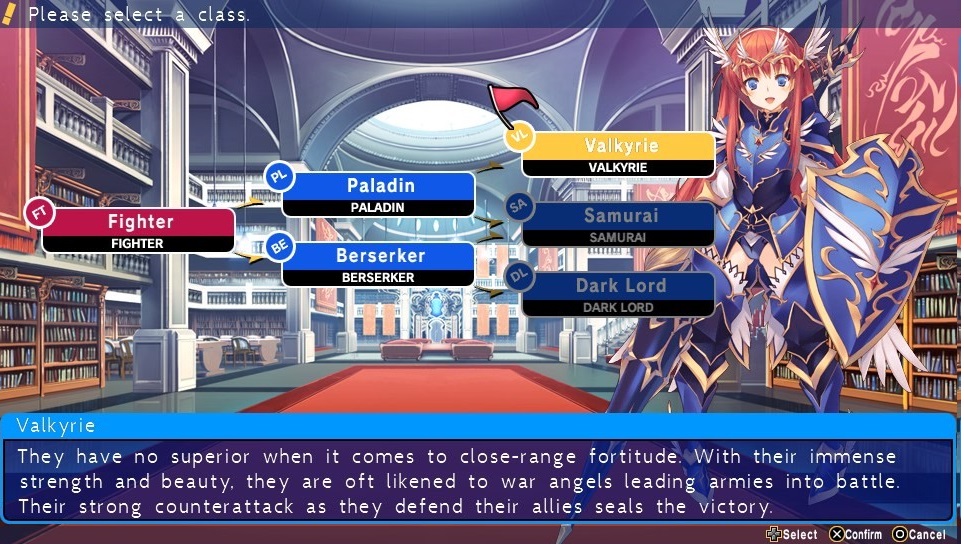The width and height of the screenshot is (964, 544).
Task: Select the Fighter class
Action: (x=140, y=229)
